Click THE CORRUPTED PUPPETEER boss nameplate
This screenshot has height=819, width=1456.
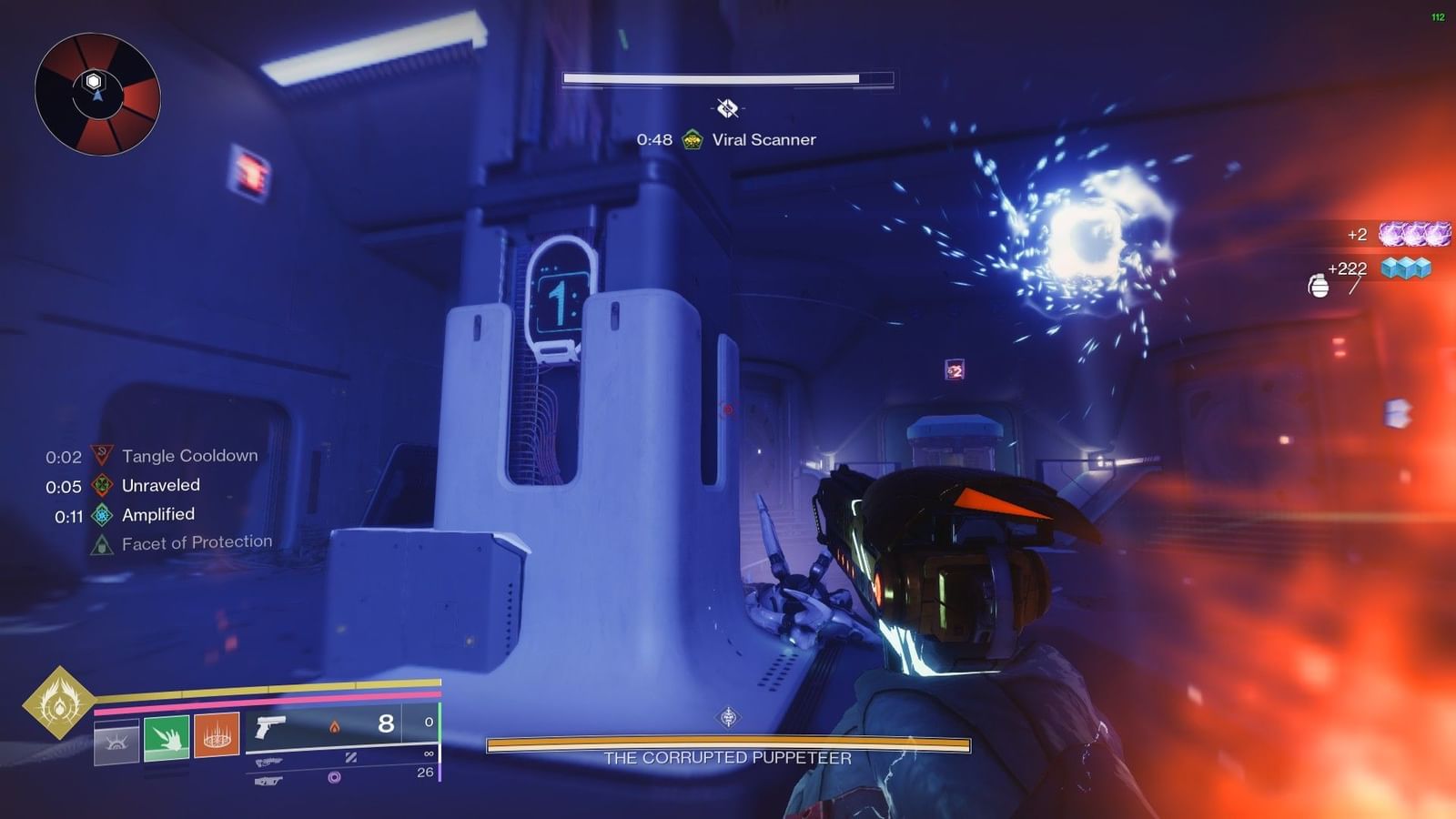coord(728,755)
